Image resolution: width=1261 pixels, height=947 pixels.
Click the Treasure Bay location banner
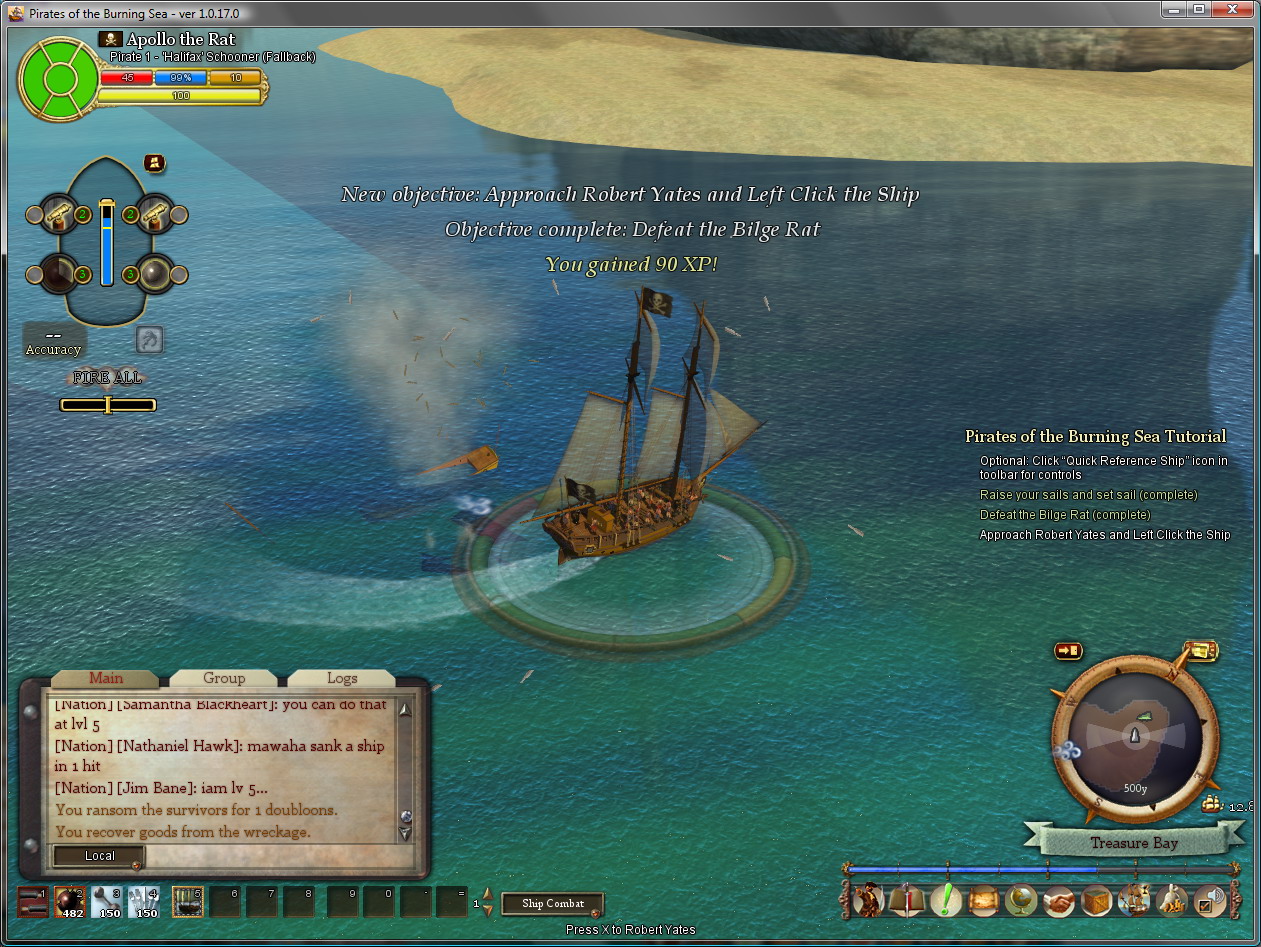tap(1134, 843)
